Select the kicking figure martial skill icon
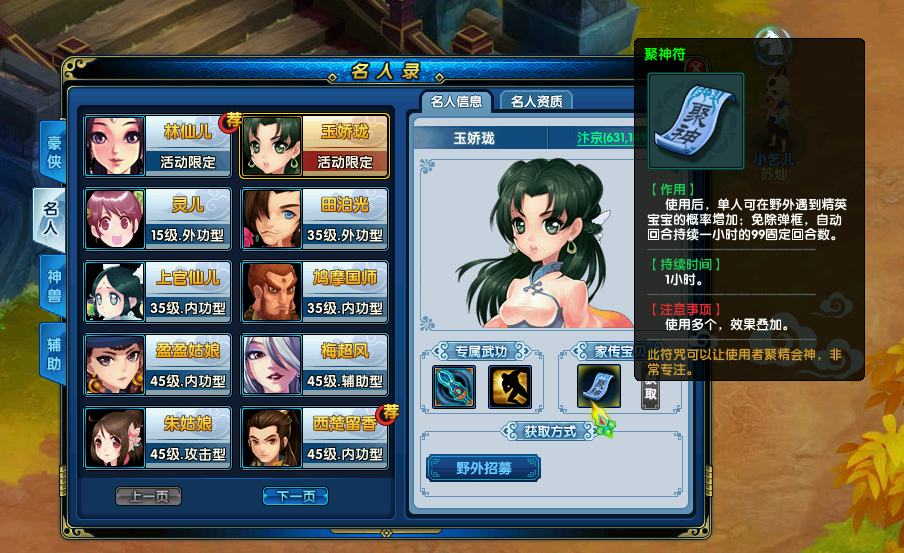 click(509, 387)
